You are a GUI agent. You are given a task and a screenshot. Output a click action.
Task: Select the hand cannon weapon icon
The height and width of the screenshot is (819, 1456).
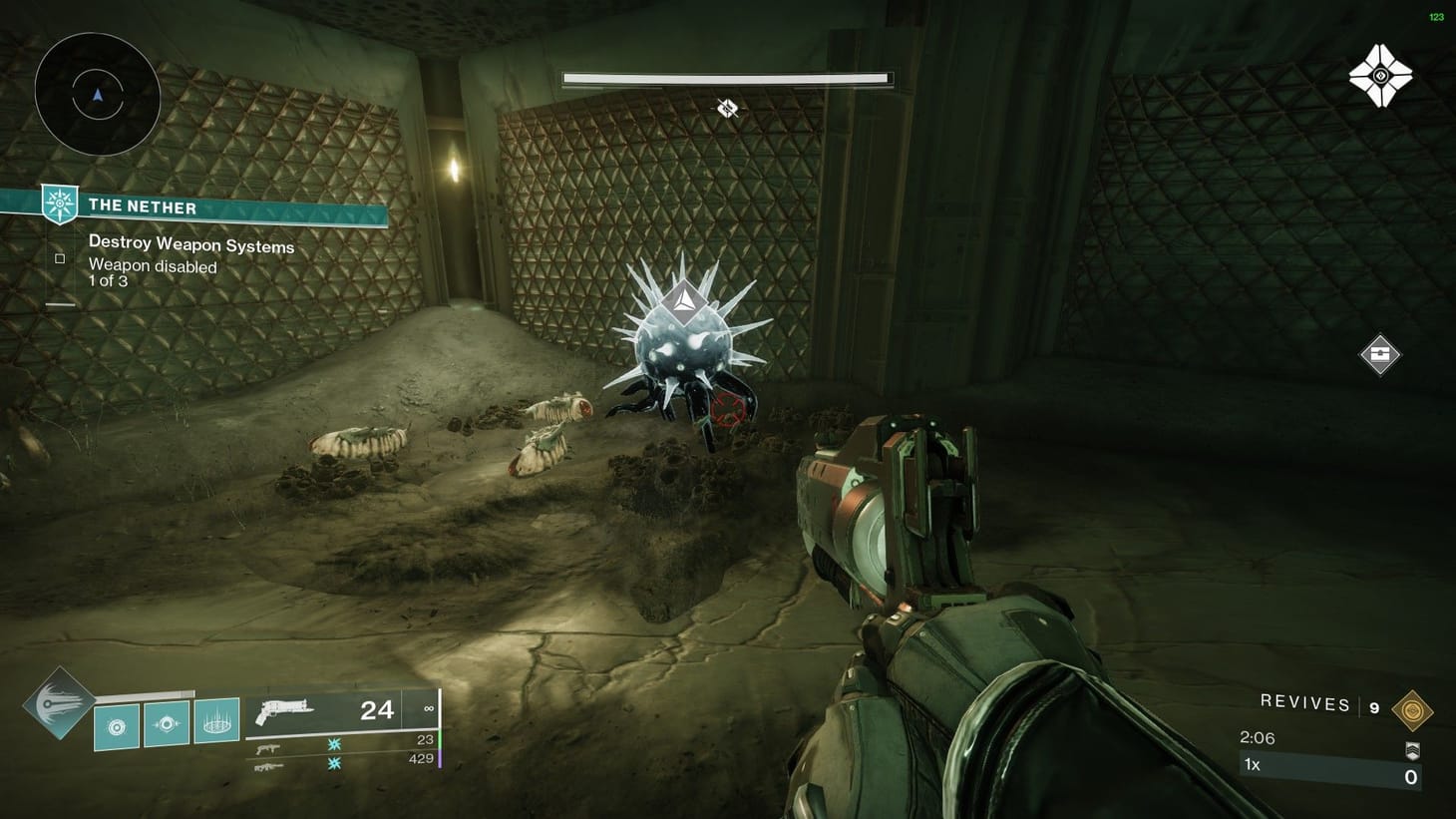(x=289, y=710)
